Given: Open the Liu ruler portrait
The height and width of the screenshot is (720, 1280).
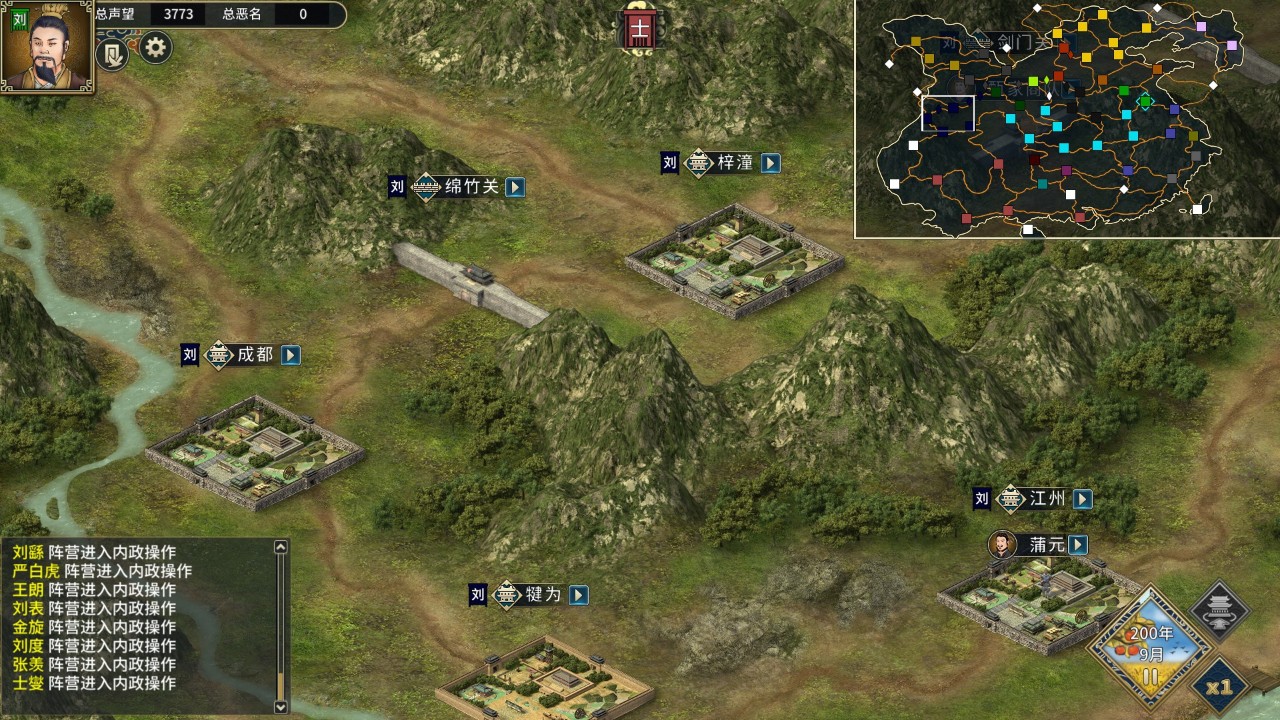Looking at the screenshot, I should [47, 47].
